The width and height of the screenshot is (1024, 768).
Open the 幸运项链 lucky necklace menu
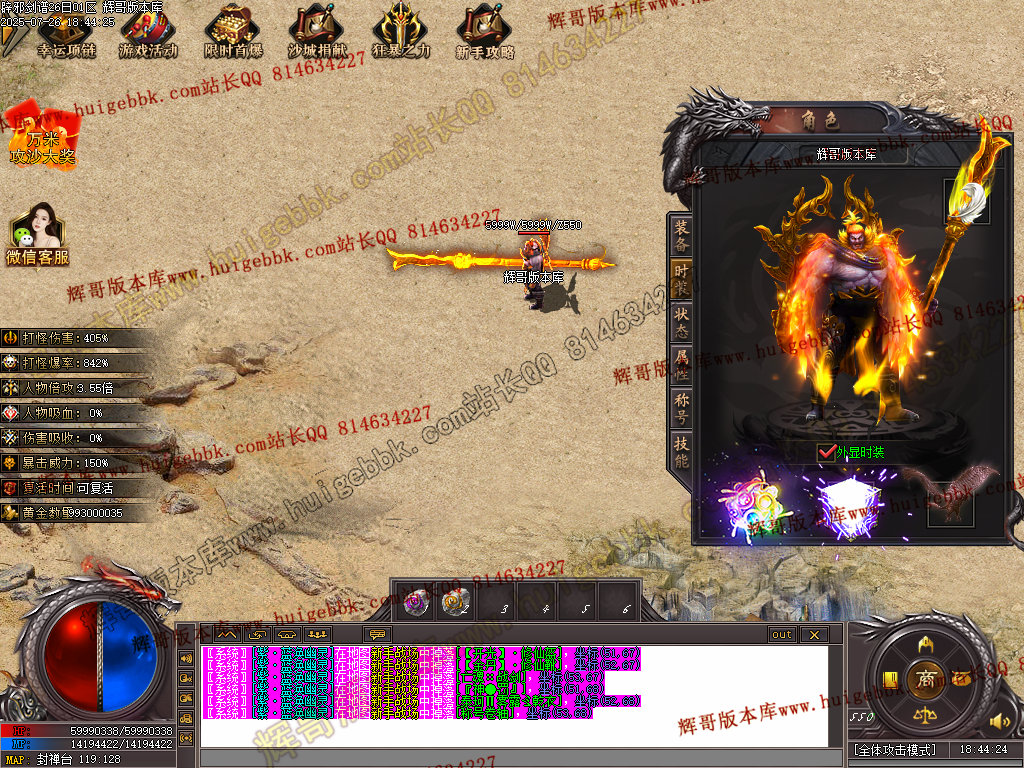(64, 33)
